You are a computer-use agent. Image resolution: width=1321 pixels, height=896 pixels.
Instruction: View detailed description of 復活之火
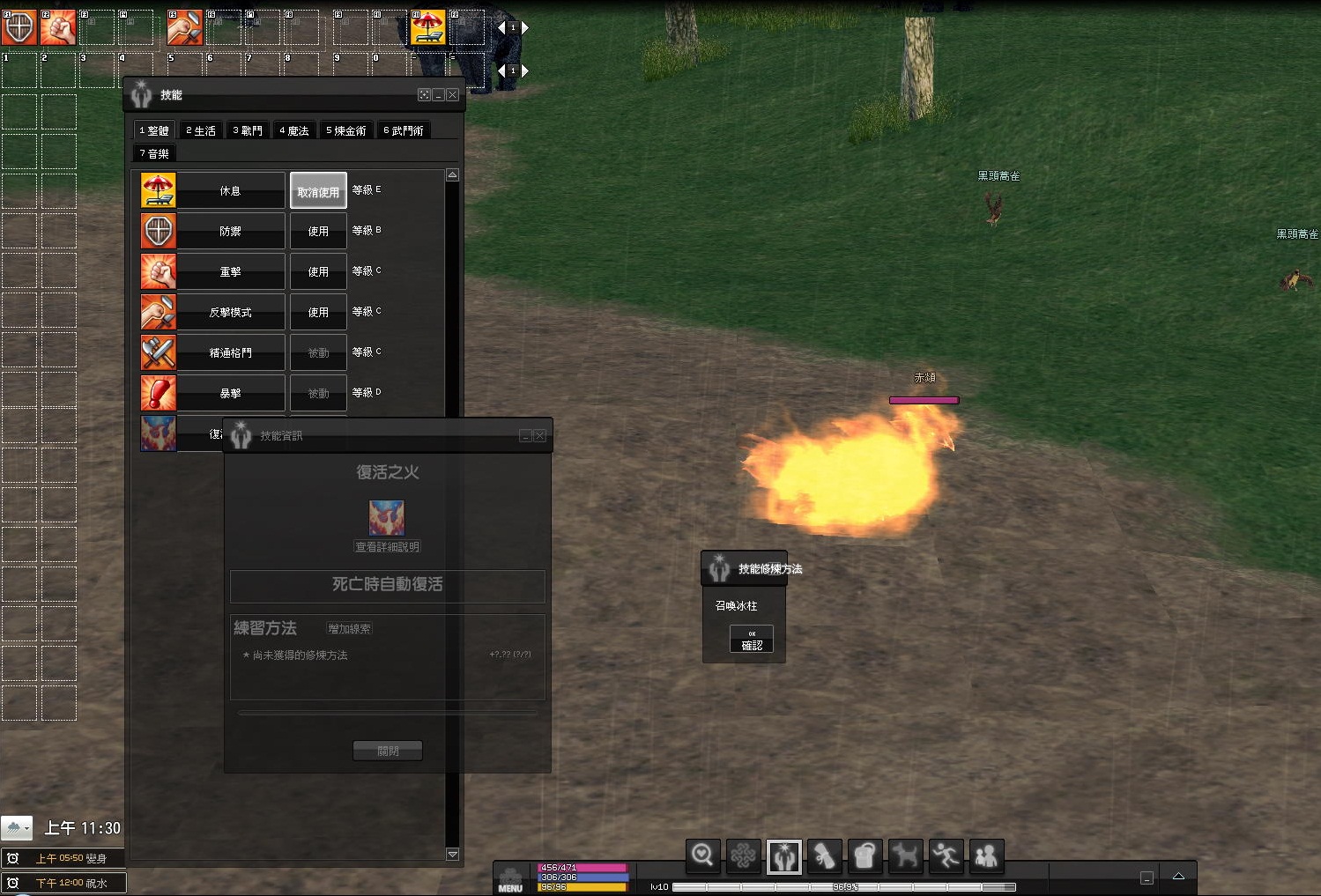388,547
